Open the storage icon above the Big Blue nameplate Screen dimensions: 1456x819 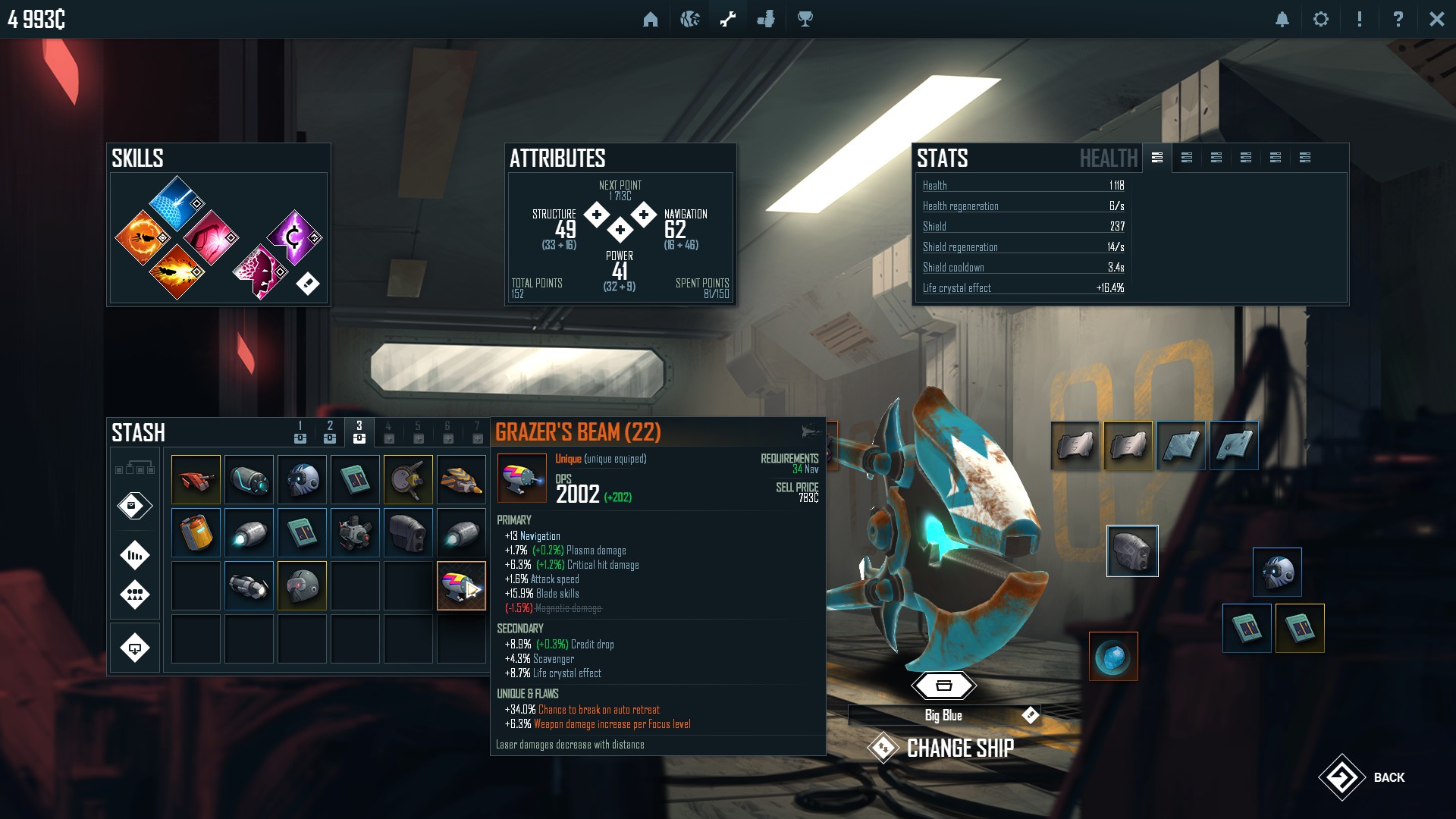943,685
